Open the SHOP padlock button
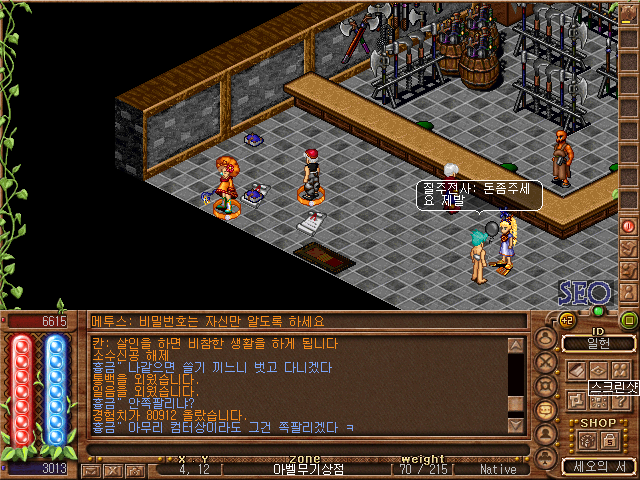Screen dimensions: 640x480 click(608, 439)
